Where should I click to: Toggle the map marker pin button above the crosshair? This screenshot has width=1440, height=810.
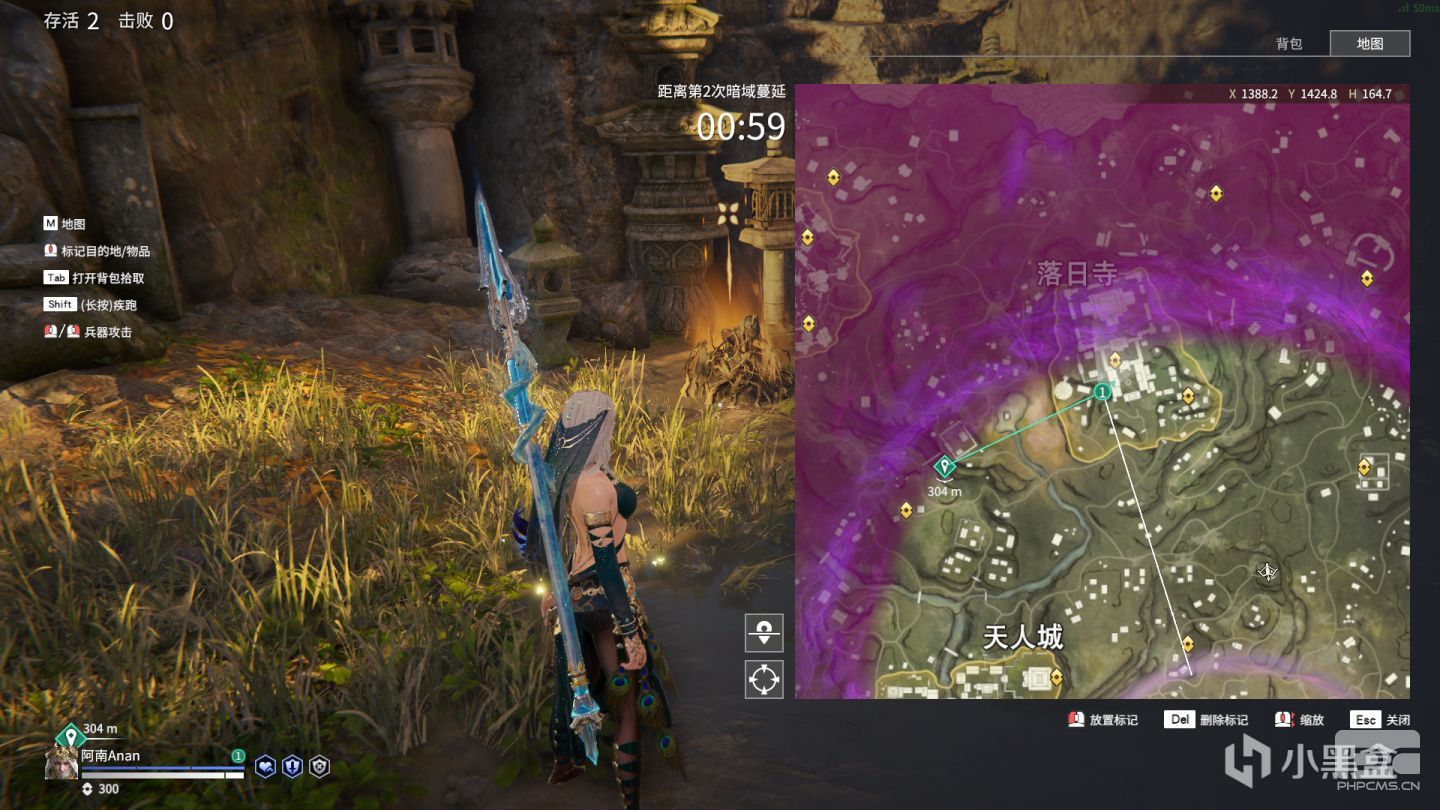(764, 633)
